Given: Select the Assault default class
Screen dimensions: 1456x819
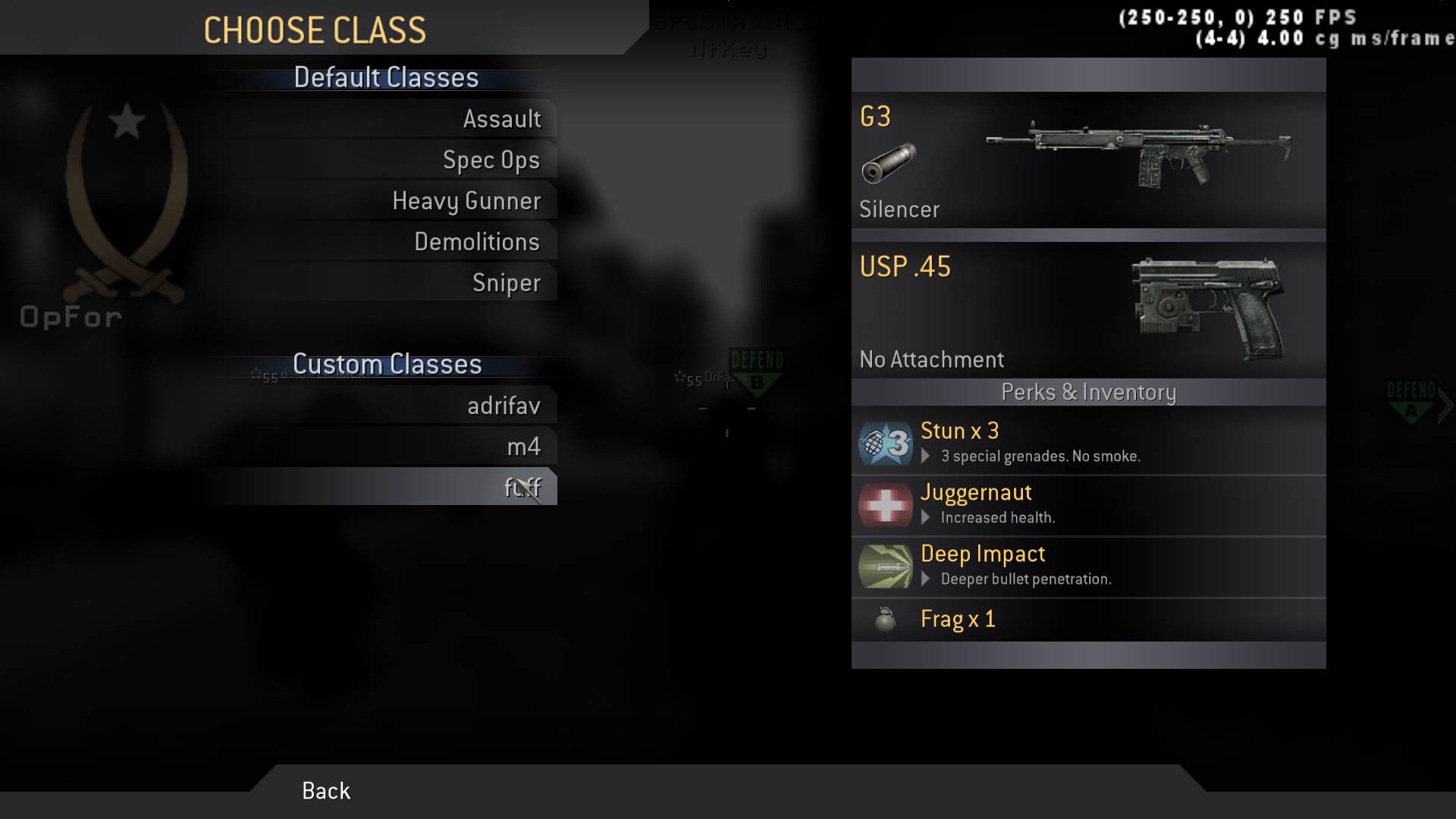Looking at the screenshot, I should pyautogui.click(x=503, y=118).
